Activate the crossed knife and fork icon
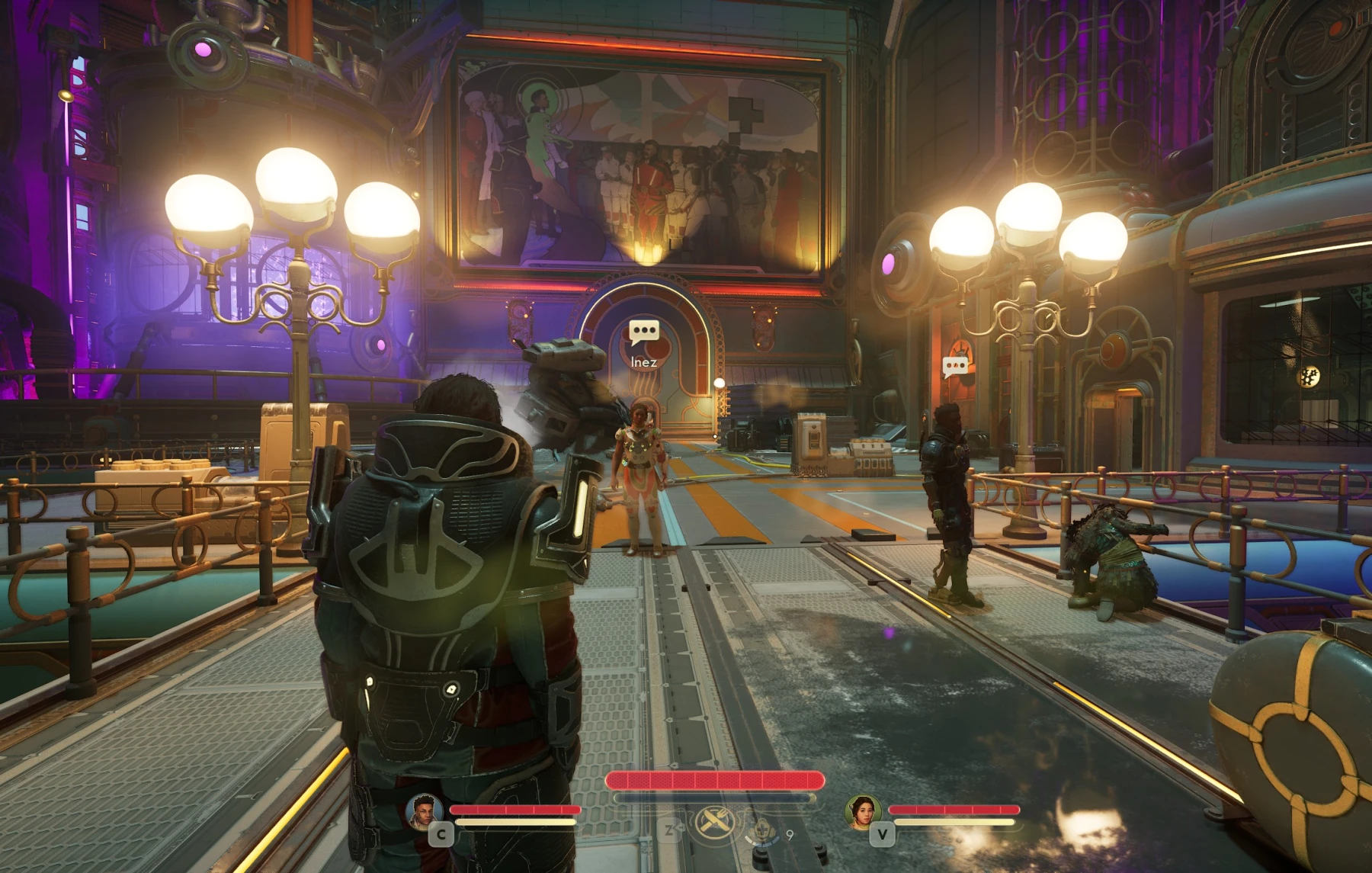The height and width of the screenshot is (873, 1372). [x=715, y=822]
